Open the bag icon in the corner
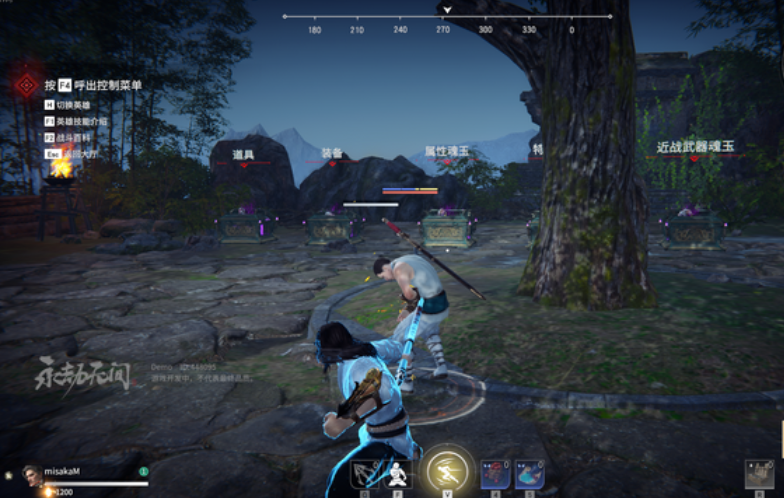The height and width of the screenshot is (498, 784). click(x=759, y=474)
